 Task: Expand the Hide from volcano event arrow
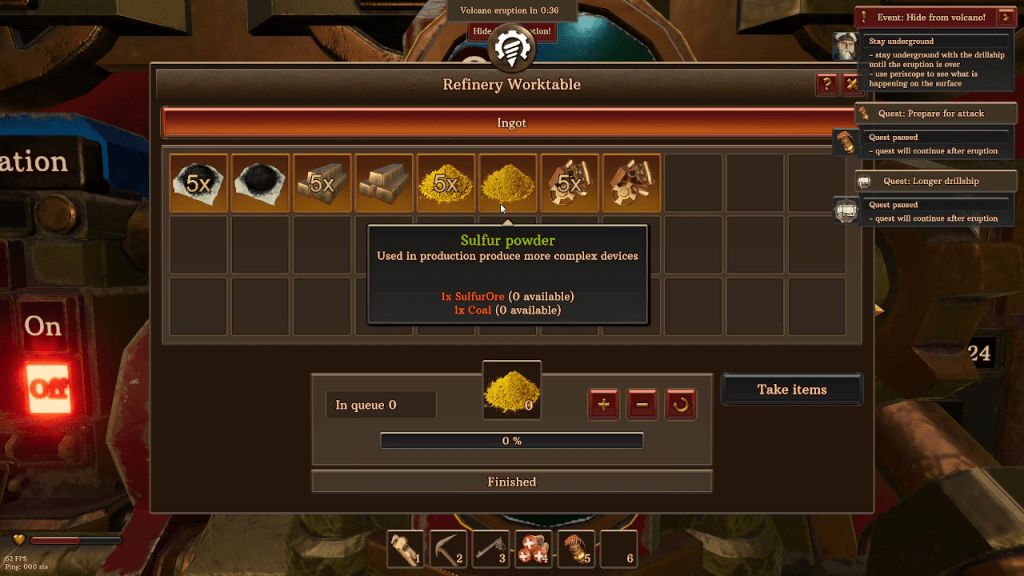(1006, 17)
